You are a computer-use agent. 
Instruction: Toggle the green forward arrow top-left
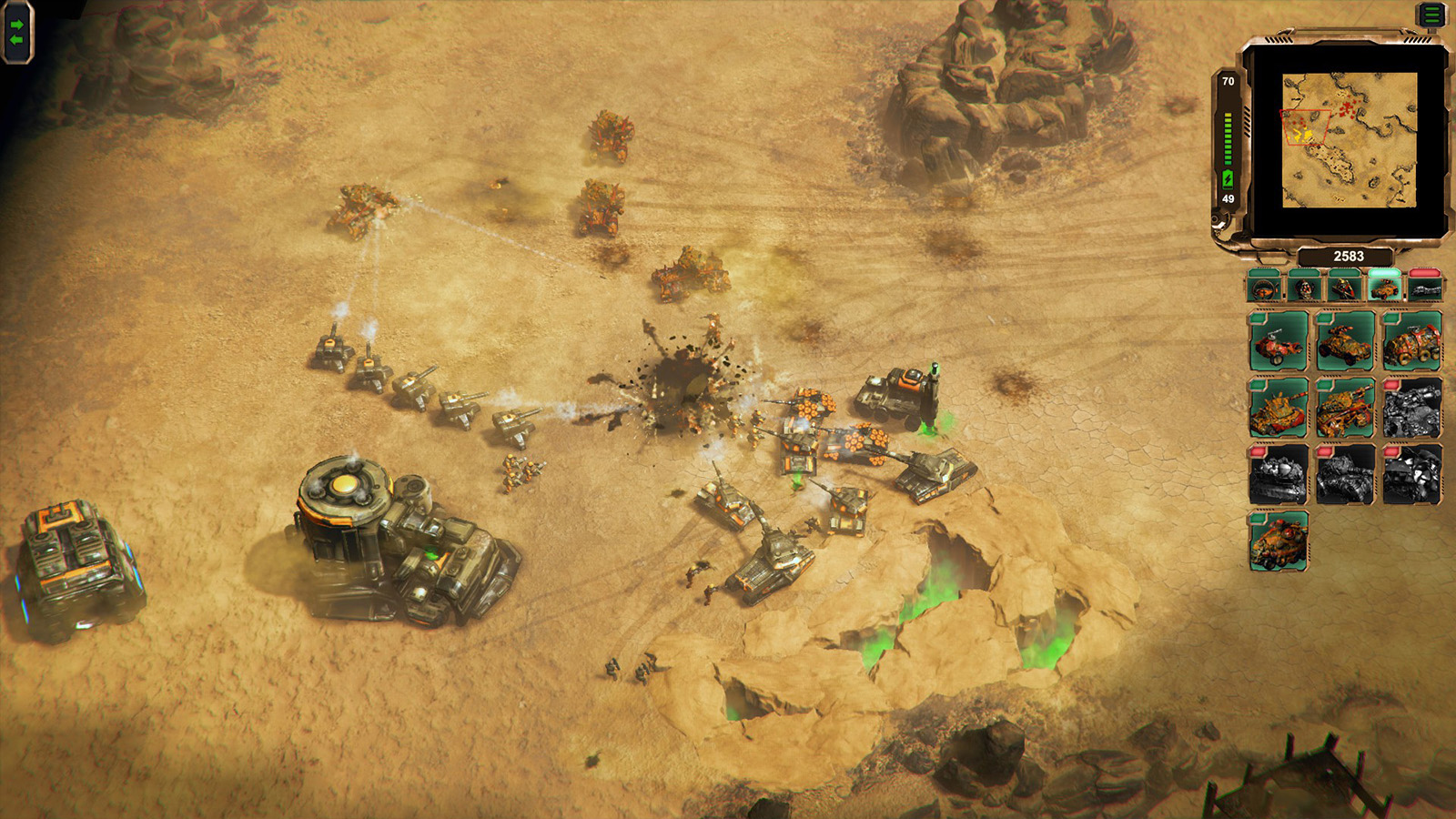point(16,25)
